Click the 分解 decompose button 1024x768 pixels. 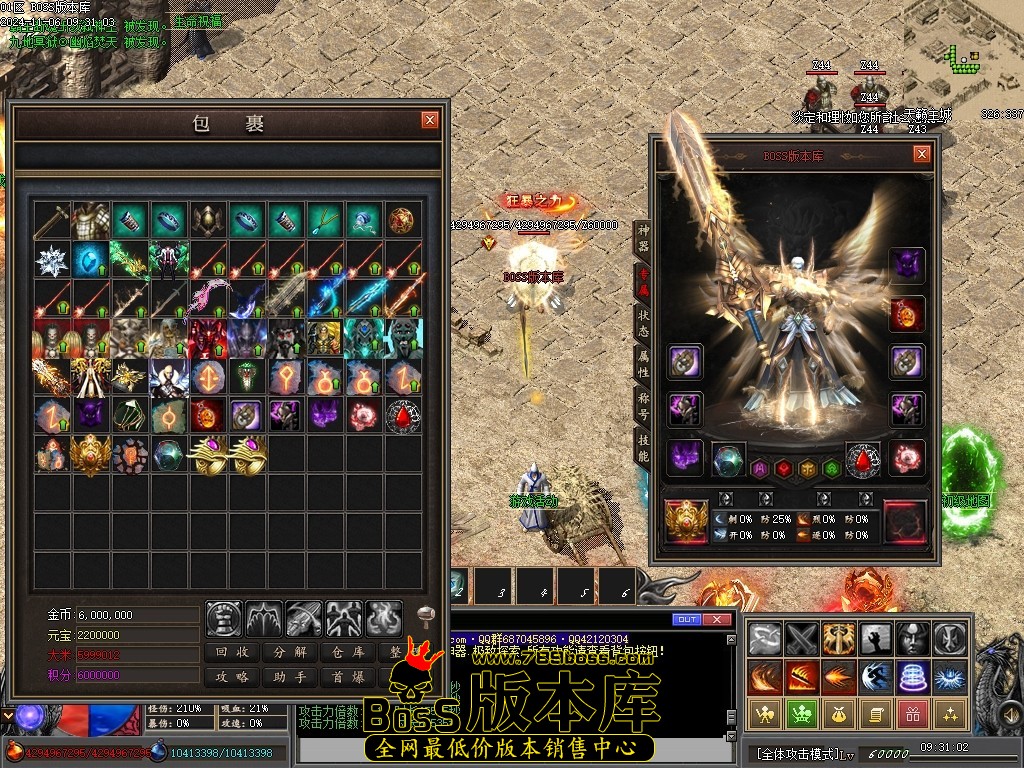click(x=290, y=652)
